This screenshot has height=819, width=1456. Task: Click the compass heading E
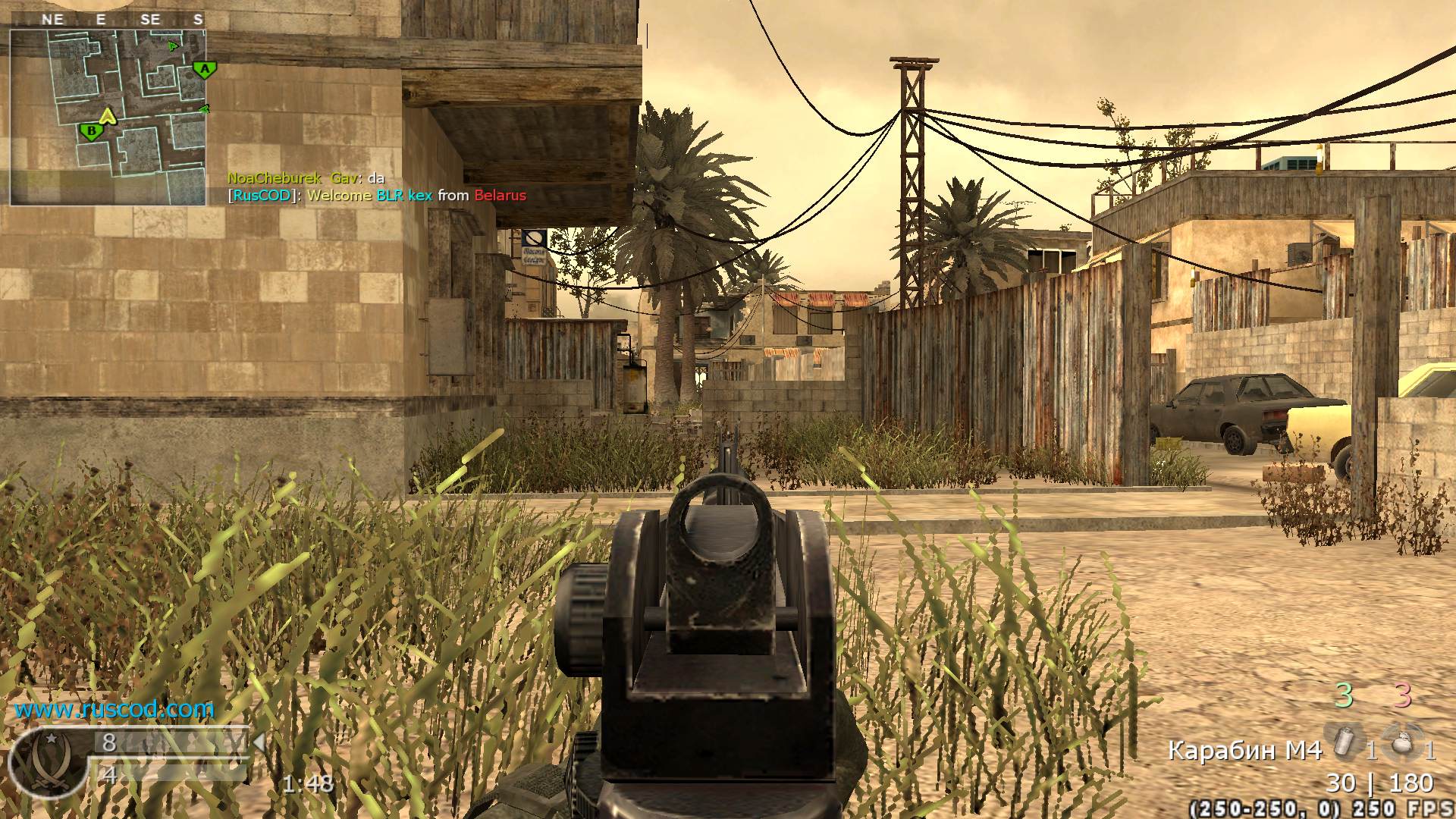(x=102, y=19)
